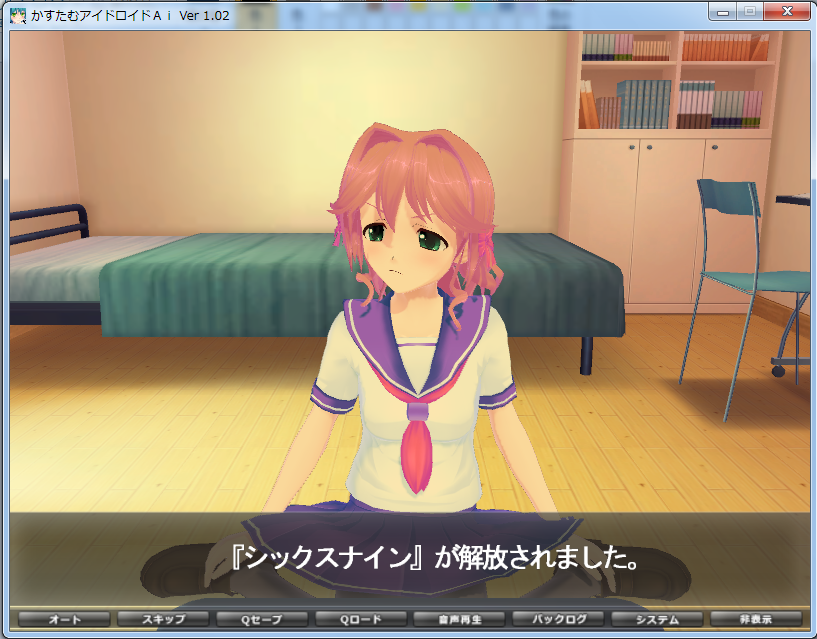Minimize the game window
Viewport: 817px width, 639px height.
(723, 12)
